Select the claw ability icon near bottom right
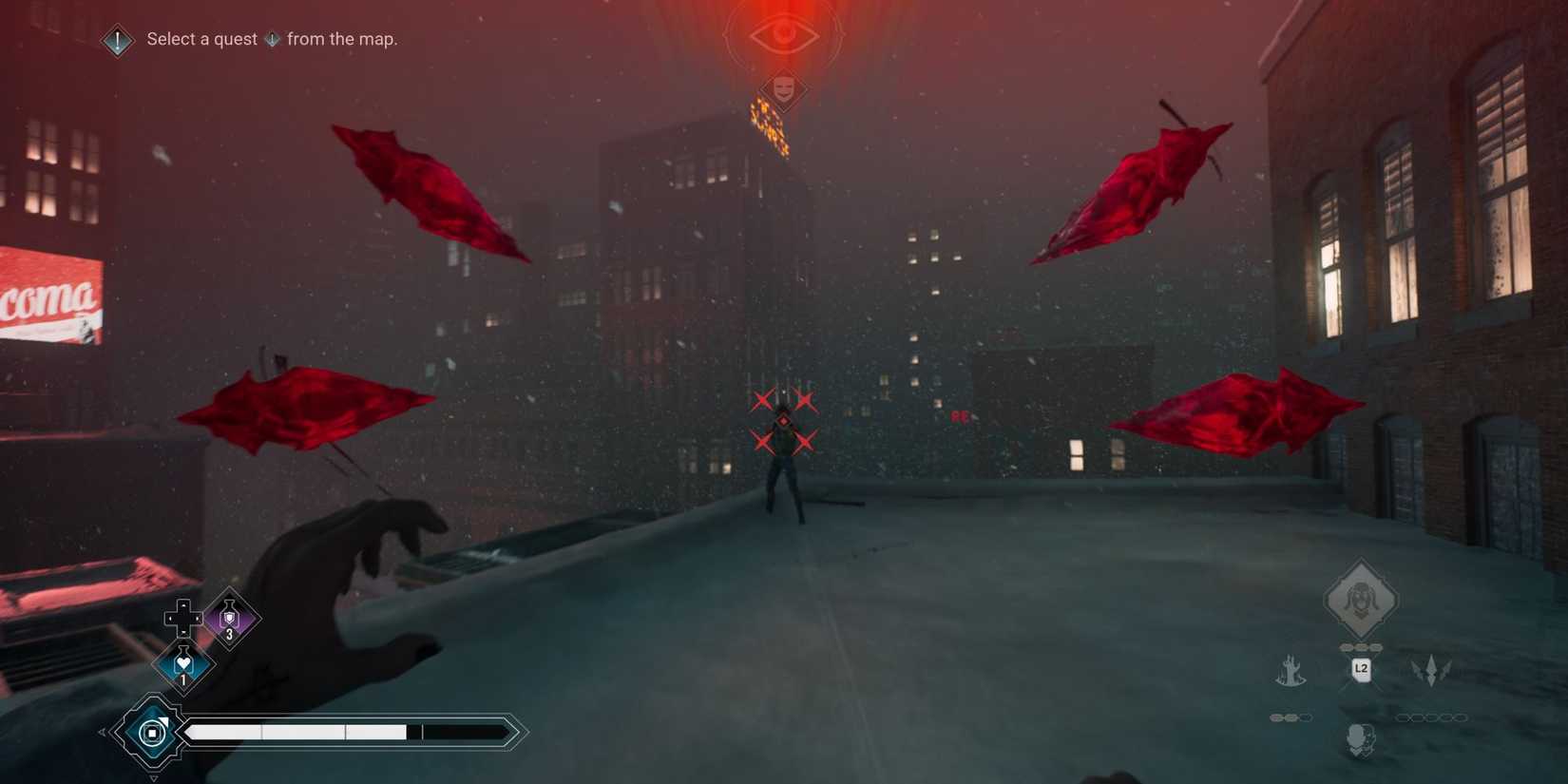 coord(1291,670)
